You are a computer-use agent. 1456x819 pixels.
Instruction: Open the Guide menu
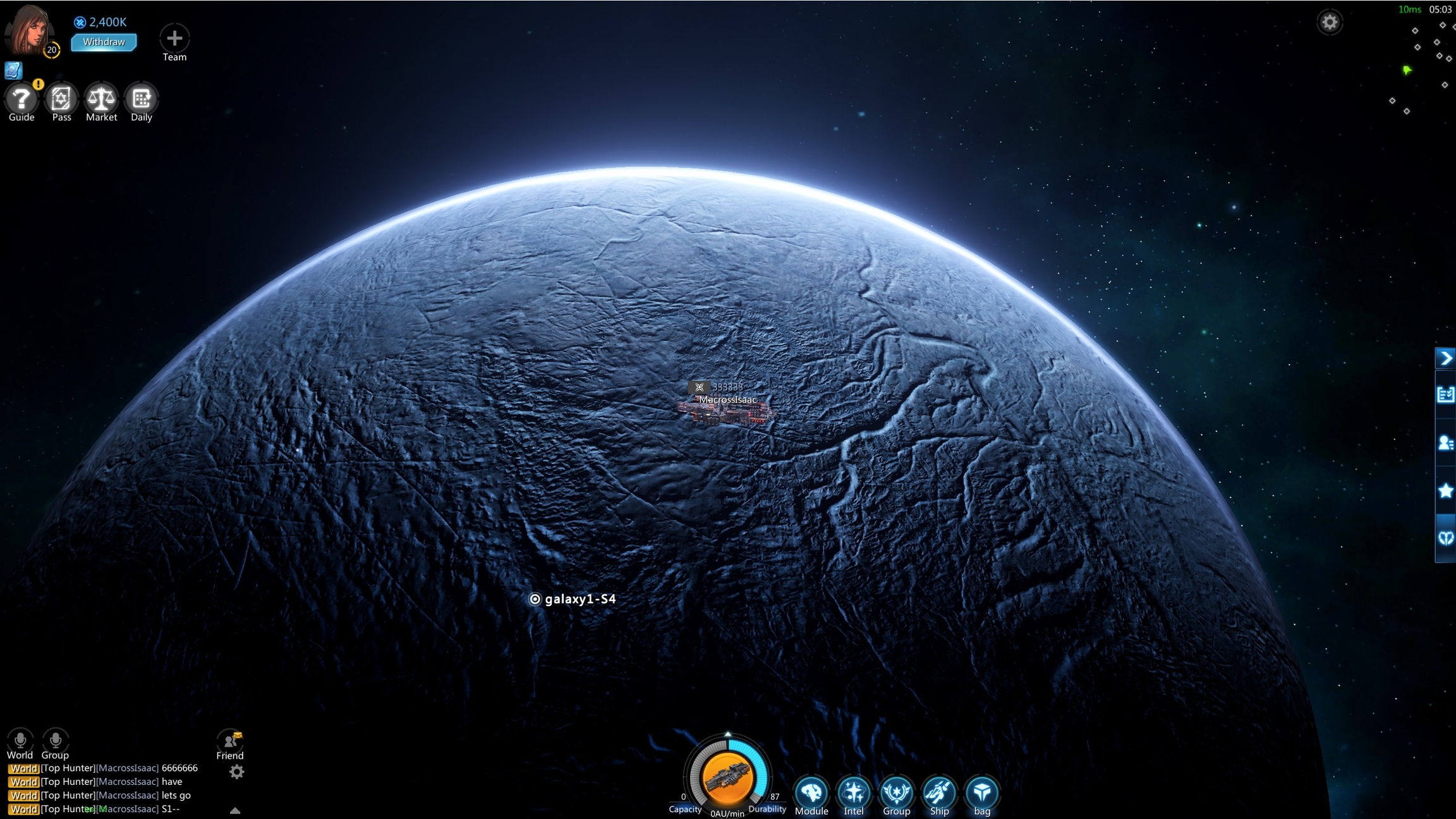pos(21,99)
